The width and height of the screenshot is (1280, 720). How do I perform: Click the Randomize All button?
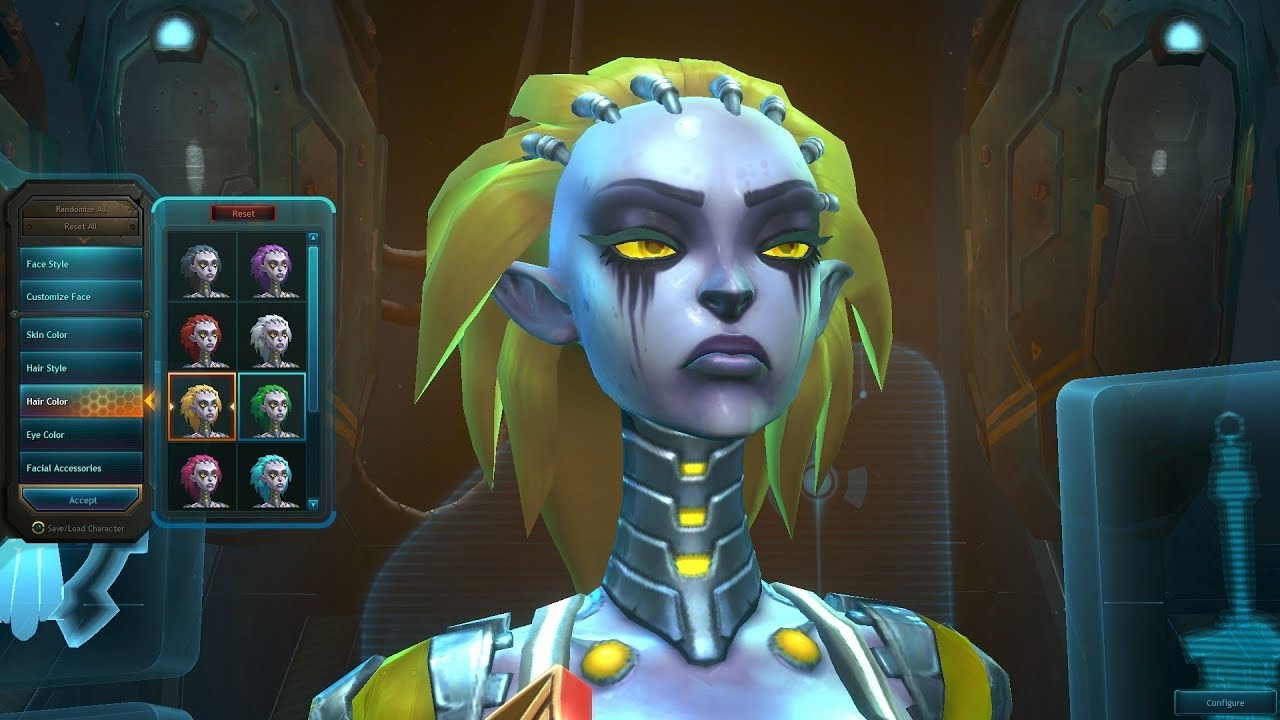pos(83,209)
